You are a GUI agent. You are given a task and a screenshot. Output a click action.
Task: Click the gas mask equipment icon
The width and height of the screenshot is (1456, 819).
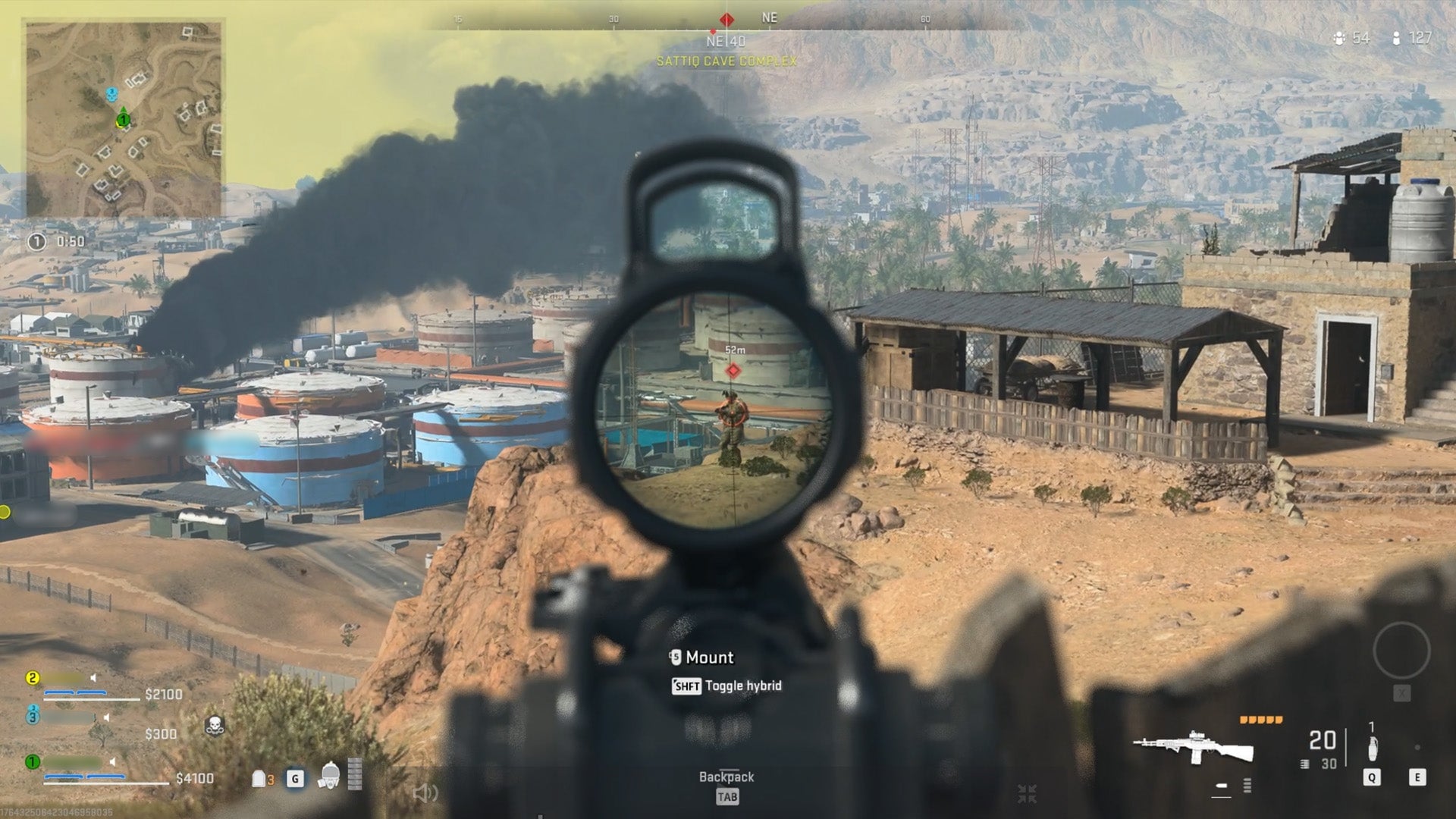pos(330,776)
